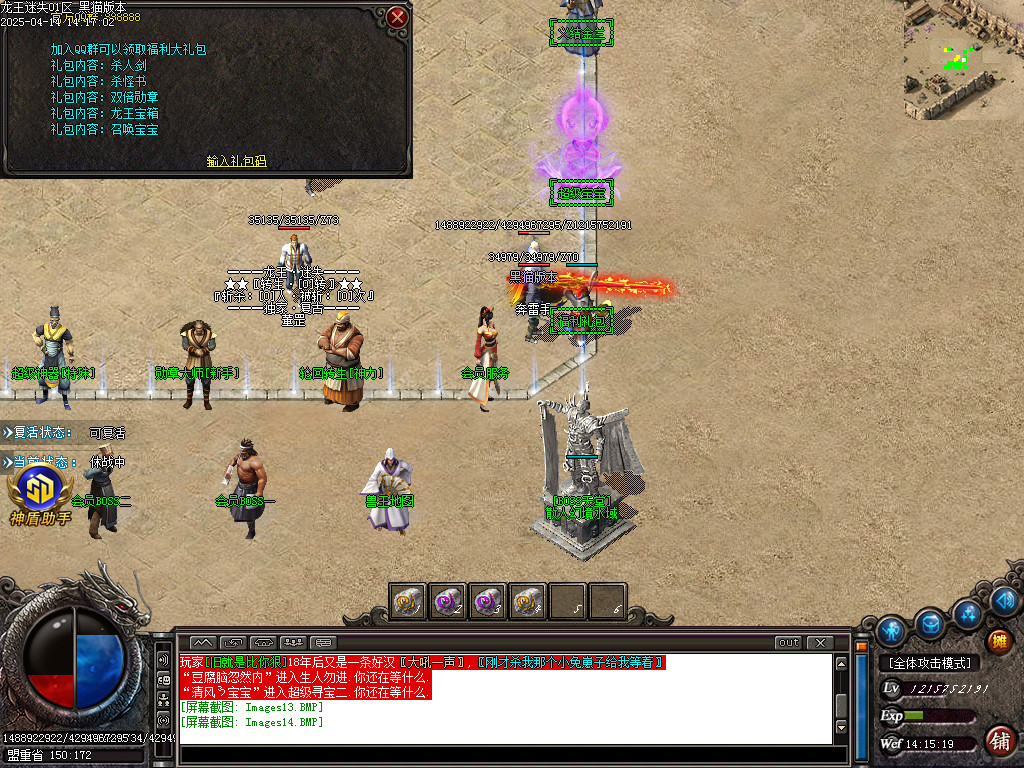Image resolution: width=1024 pixels, height=768 pixels.
Task: Use the purple scroll in hotbar slot 2
Action: 447,601
